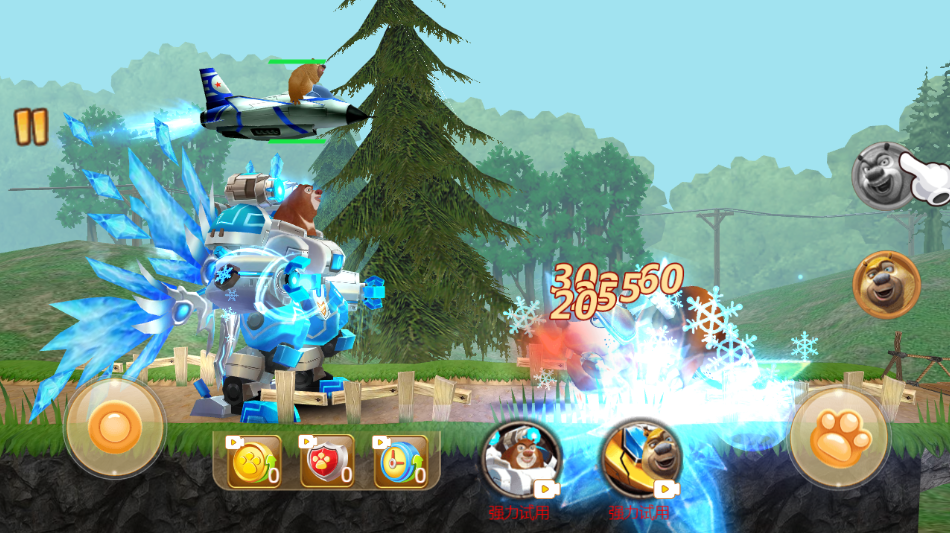The height and width of the screenshot is (533, 950).
Task: Pause the game with the pause button
Action: pos(31,126)
